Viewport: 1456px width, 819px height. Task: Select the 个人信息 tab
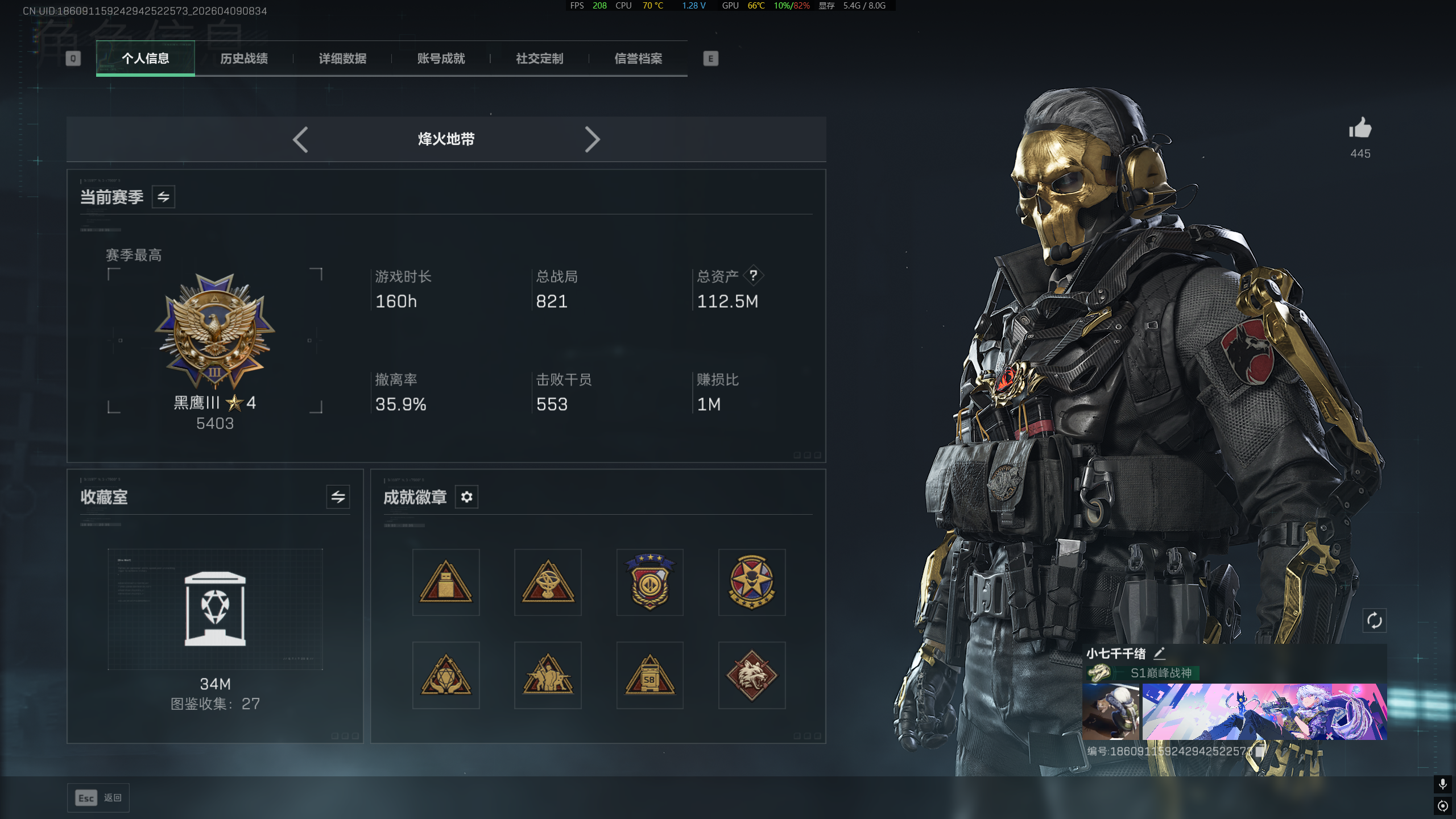pos(146,59)
